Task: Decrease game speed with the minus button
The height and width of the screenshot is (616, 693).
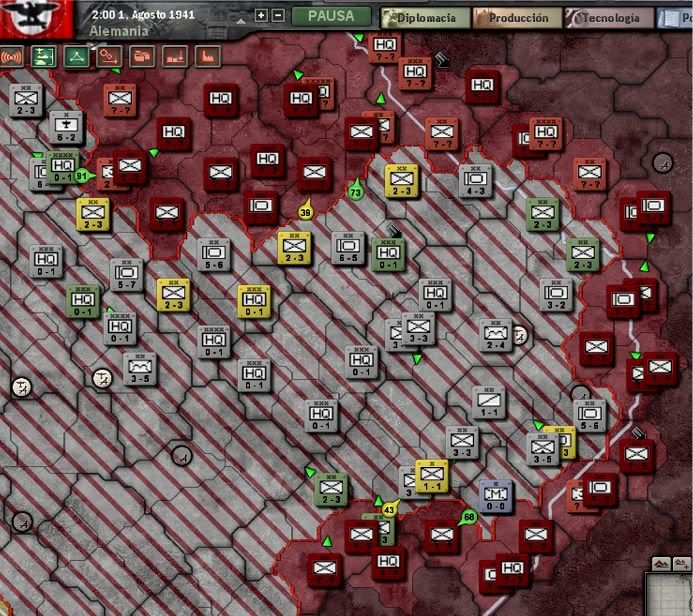Action: (x=278, y=16)
